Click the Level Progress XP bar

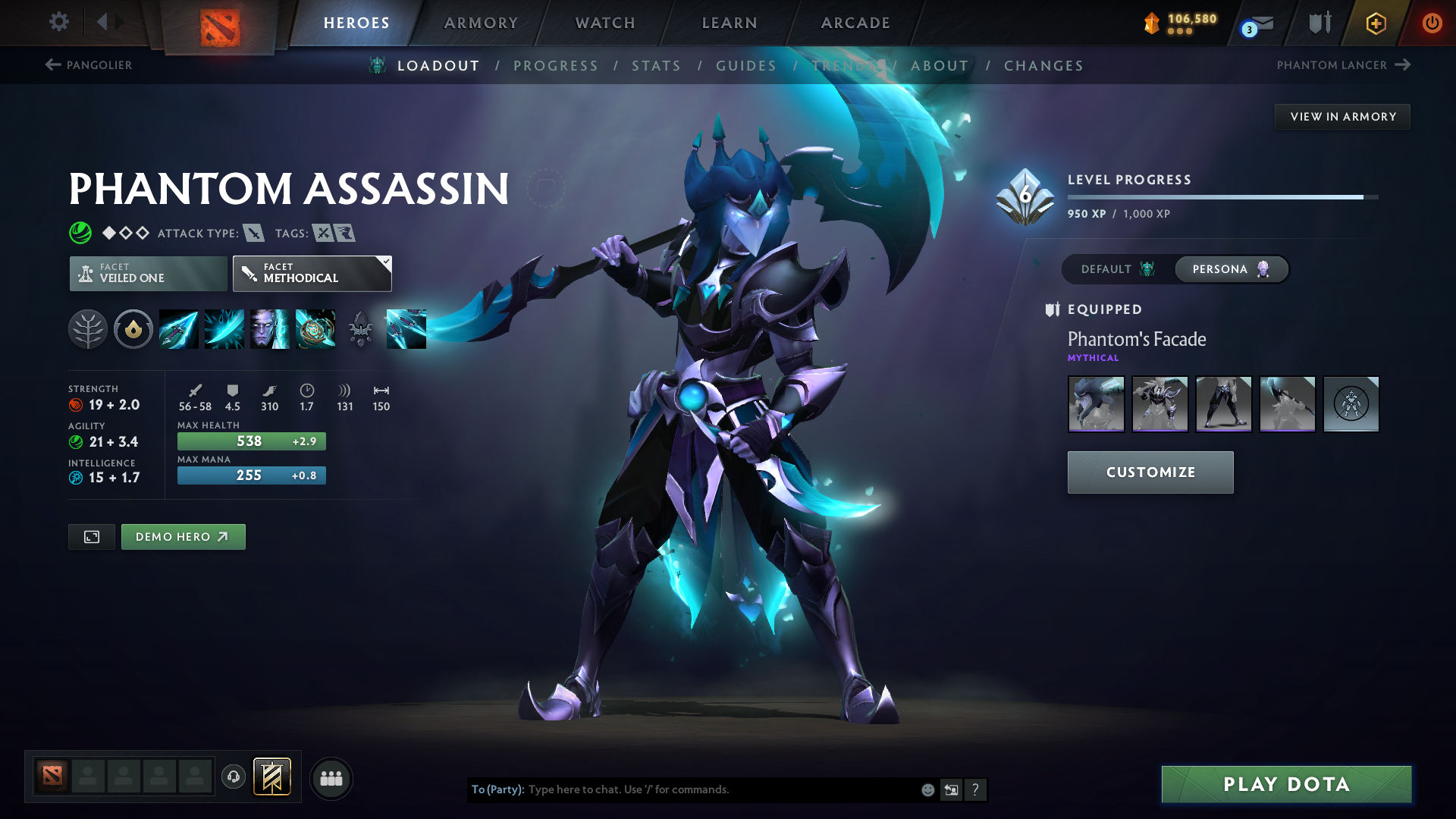tap(1222, 196)
